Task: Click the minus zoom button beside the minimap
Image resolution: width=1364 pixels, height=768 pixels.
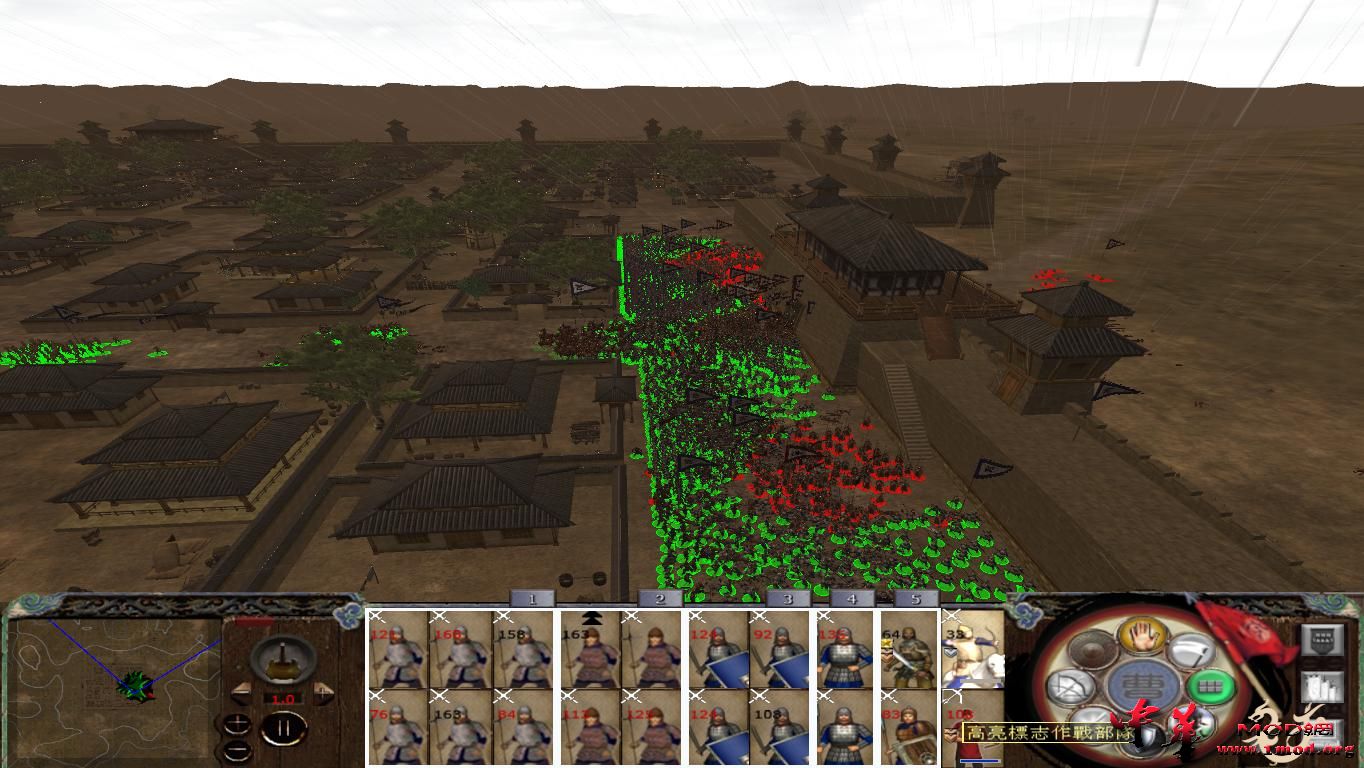Action: click(237, 750)
